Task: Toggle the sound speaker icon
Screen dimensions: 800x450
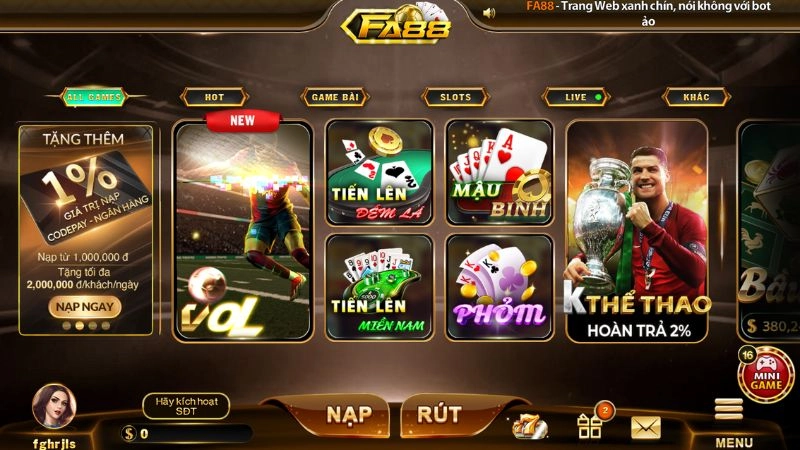Action: coord(489,13)
